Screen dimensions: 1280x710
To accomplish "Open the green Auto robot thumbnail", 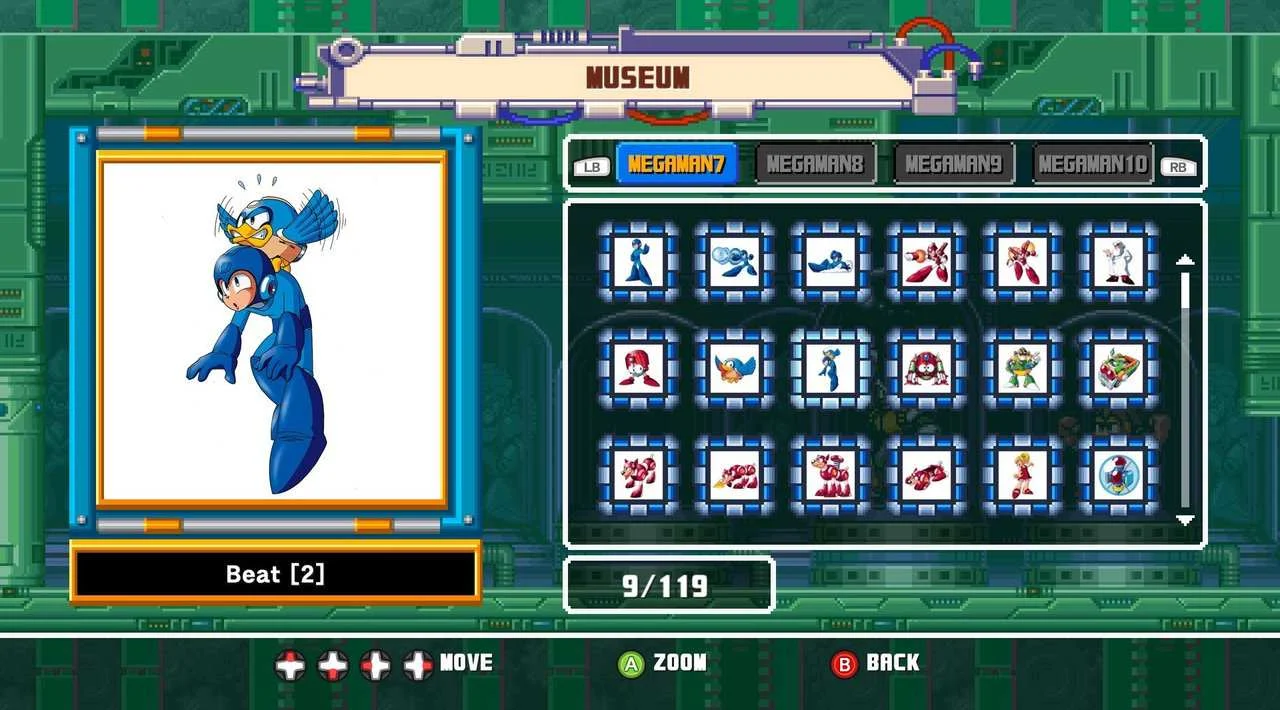I will [1022, 368].
